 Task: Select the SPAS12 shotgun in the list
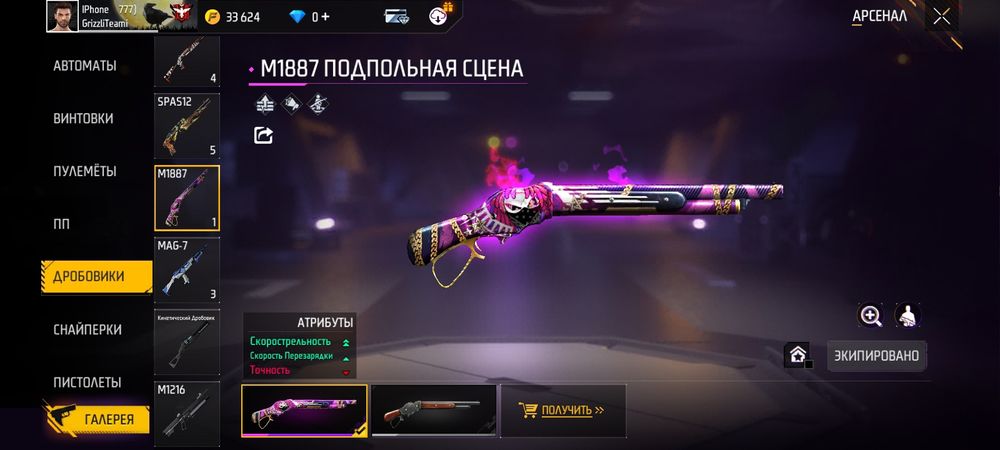(187, 126)
